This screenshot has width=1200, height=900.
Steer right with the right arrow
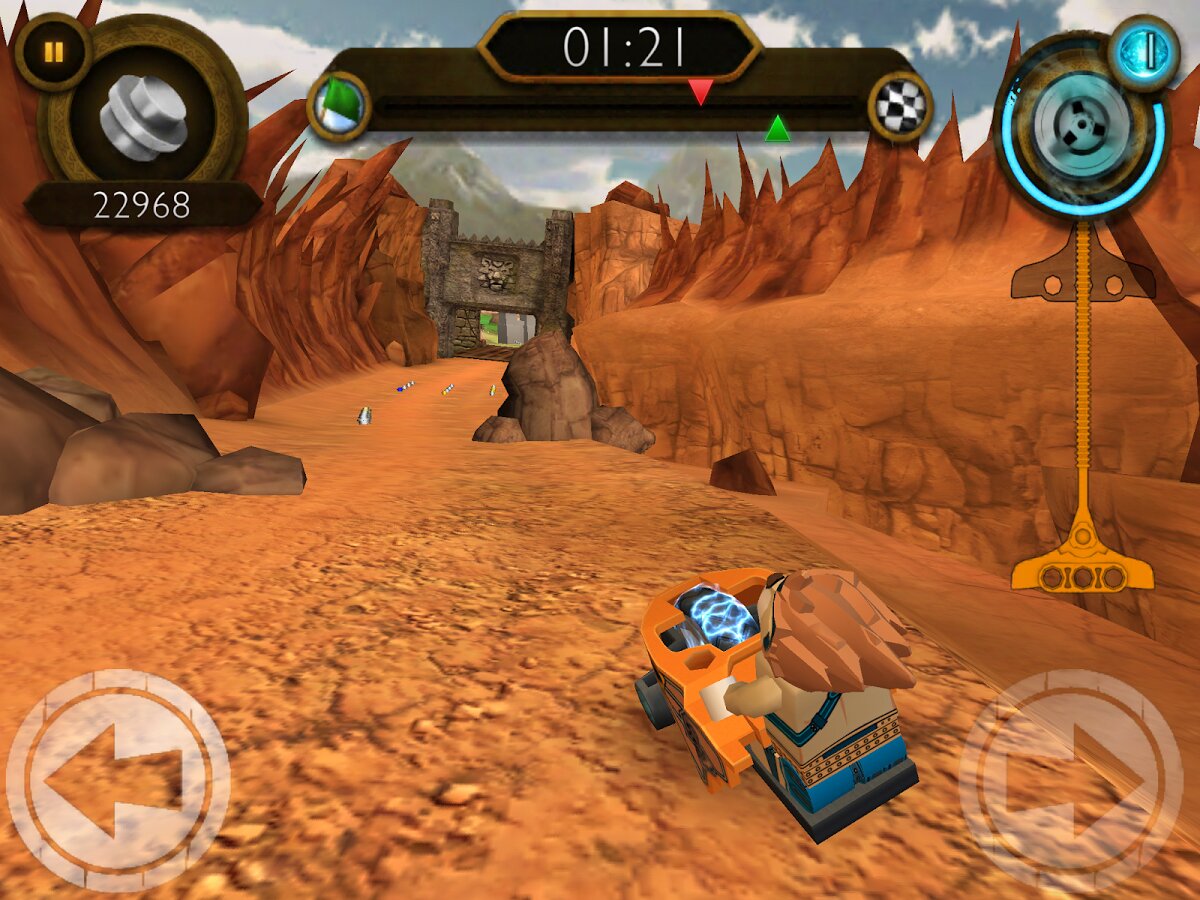tap(1071, 780)
